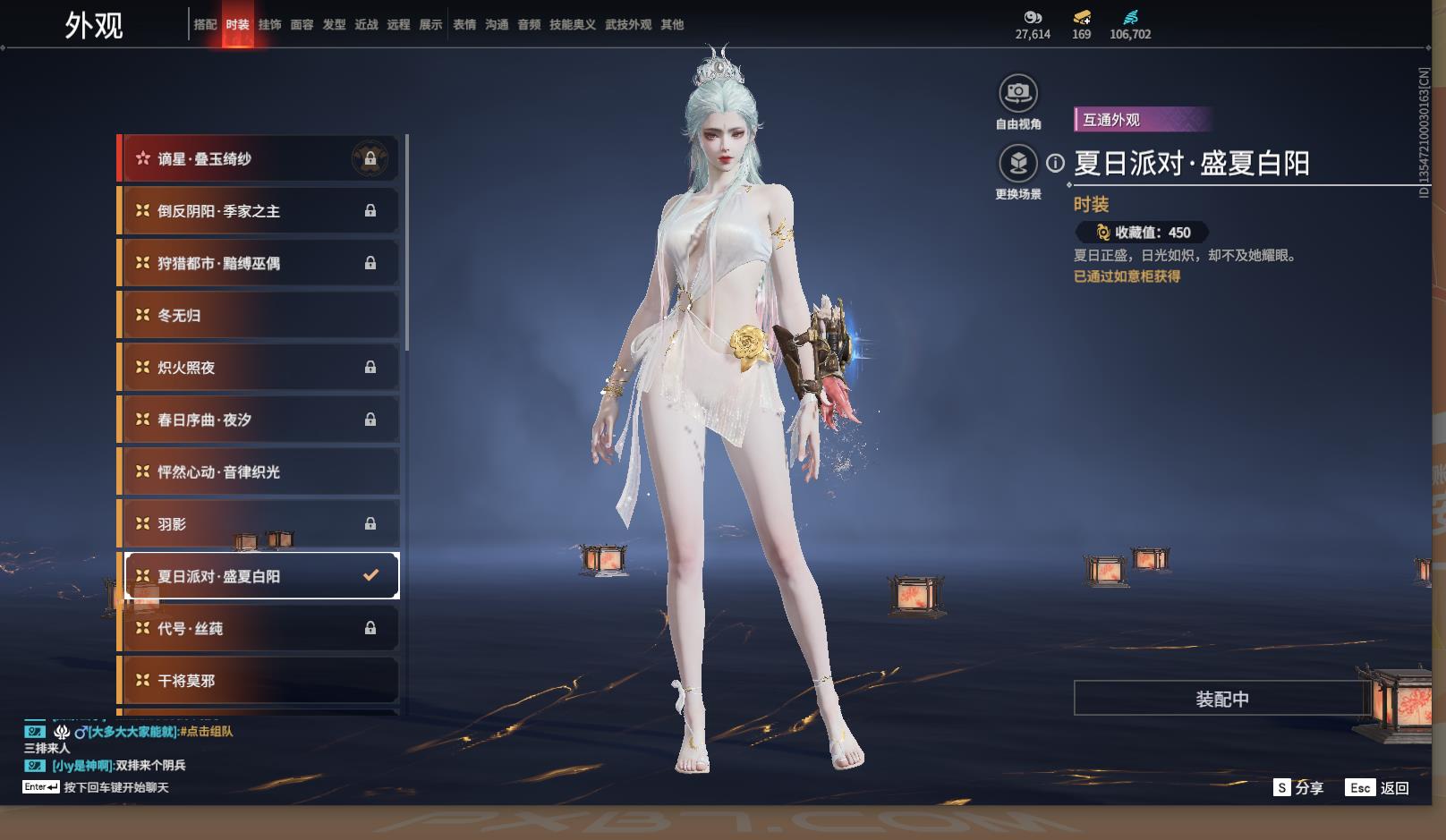The width and height of the screenshot is (1446, 840).
Task: Show outfit info via the circled i icon
Action: click(1056, 163)
